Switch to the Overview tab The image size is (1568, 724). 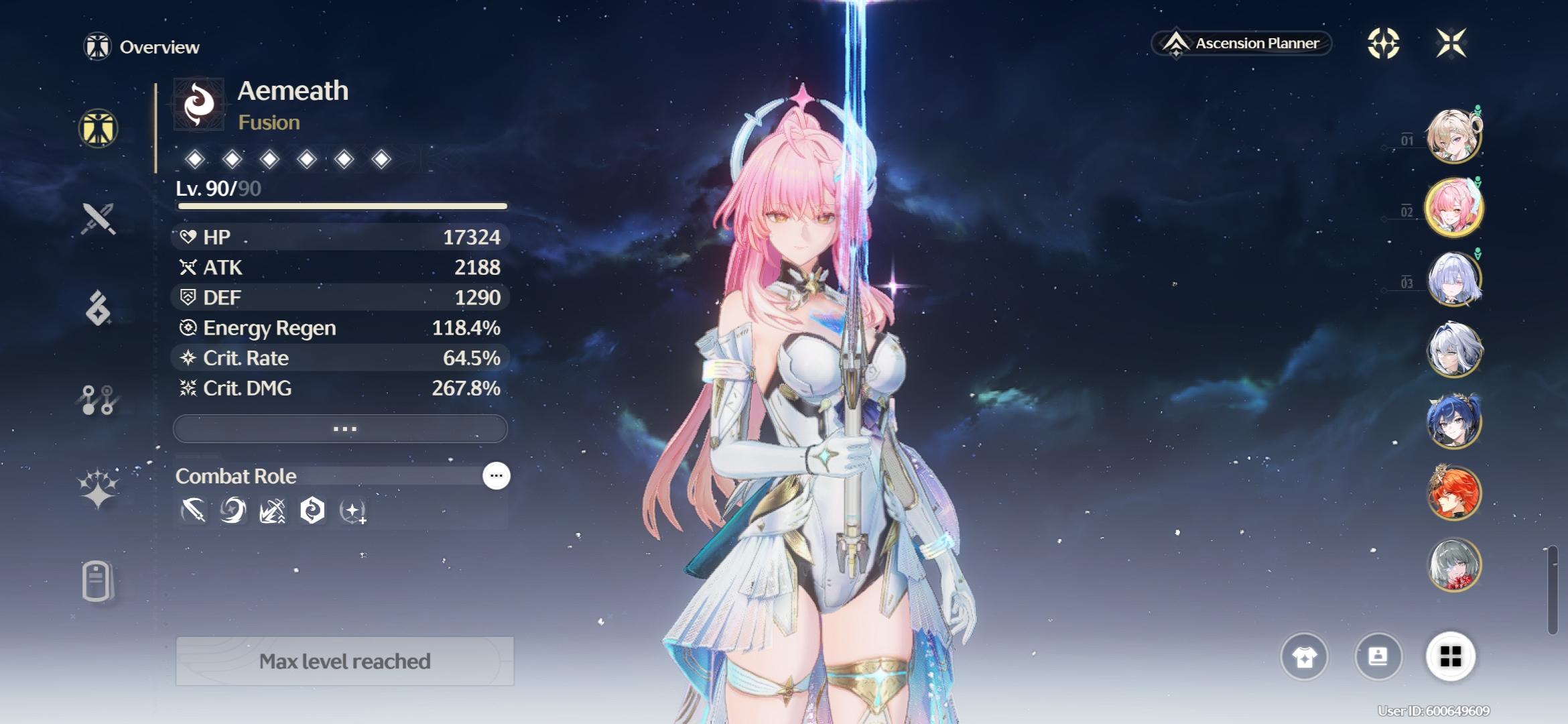(149, 47)
